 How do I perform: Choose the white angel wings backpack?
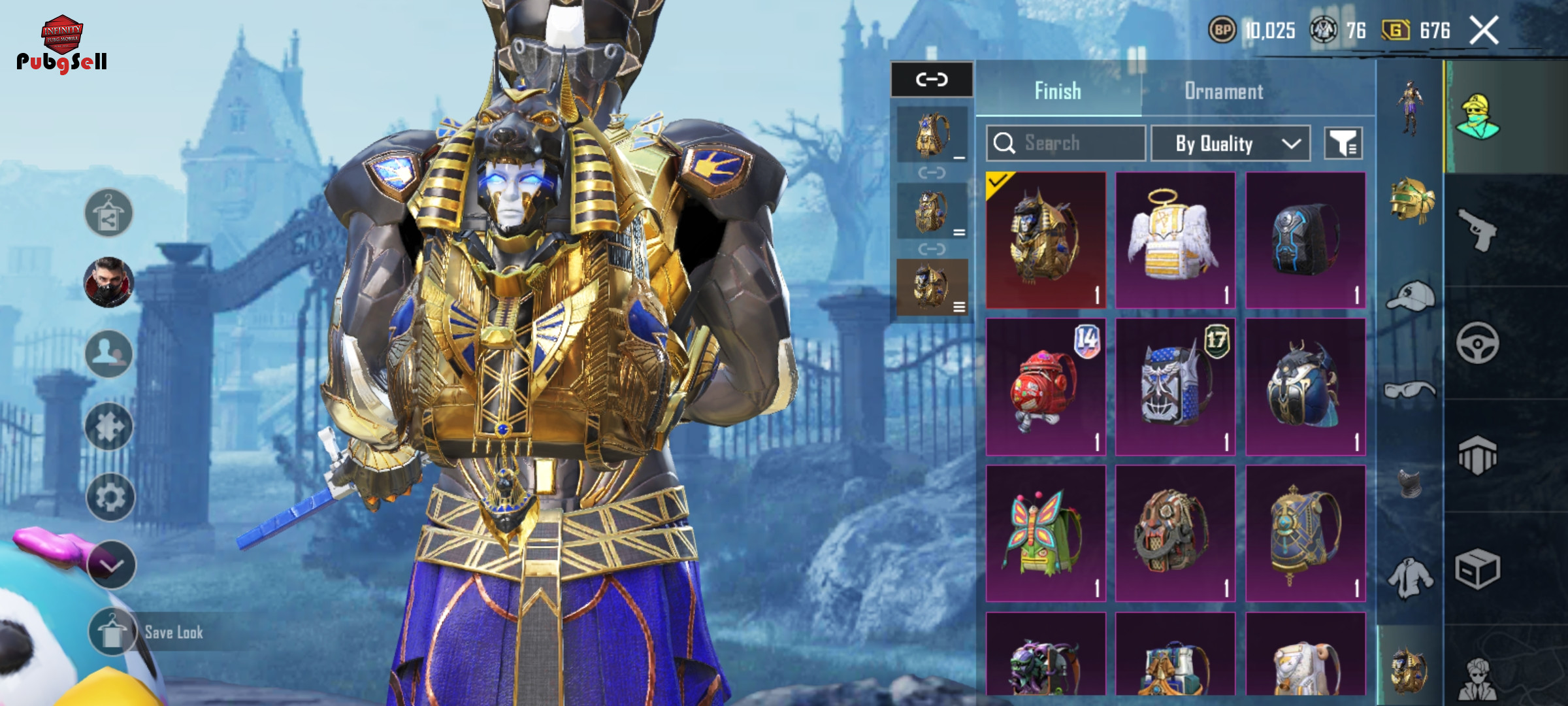tap(1175, 240)
